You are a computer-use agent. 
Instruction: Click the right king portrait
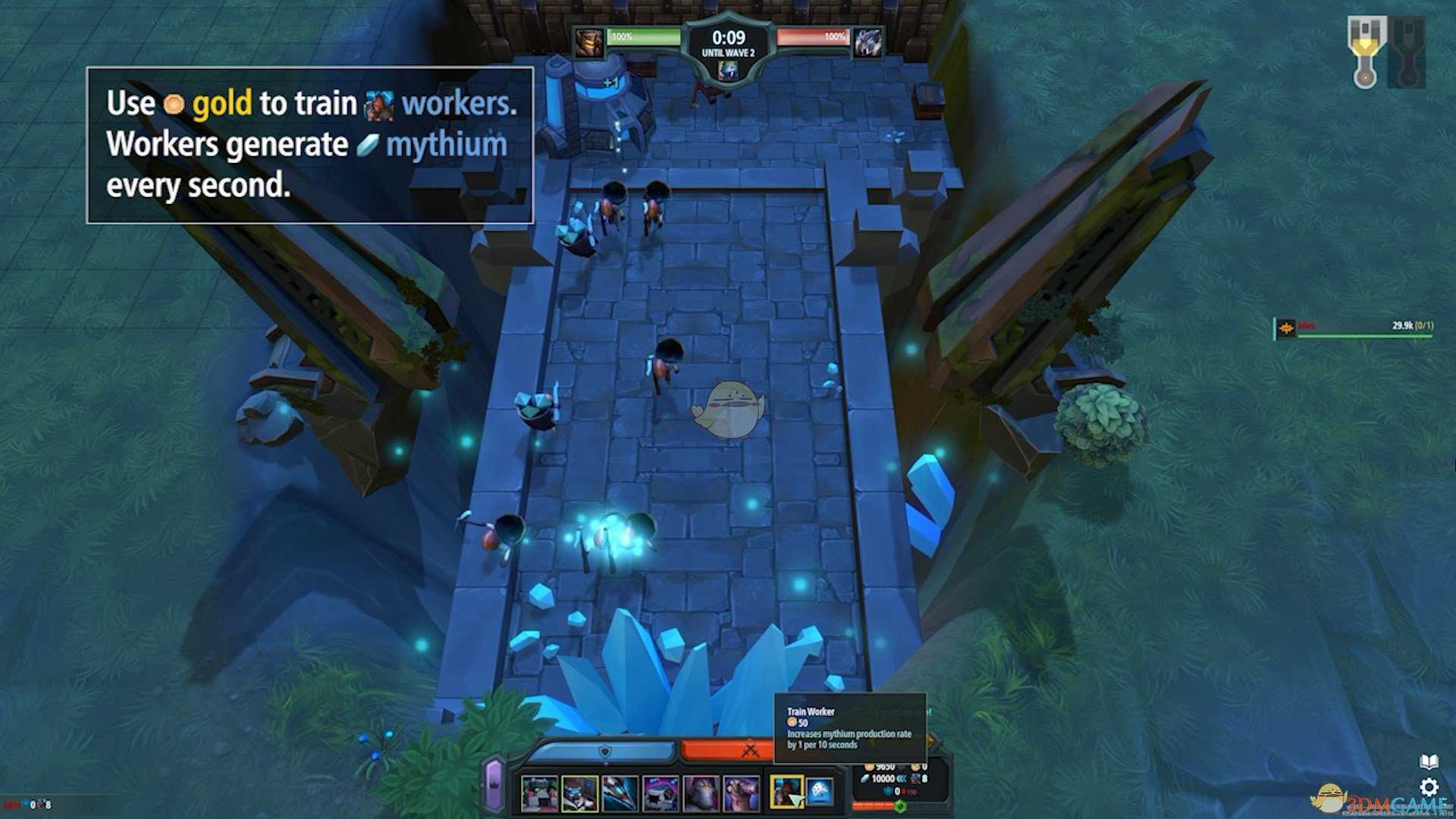868,43
